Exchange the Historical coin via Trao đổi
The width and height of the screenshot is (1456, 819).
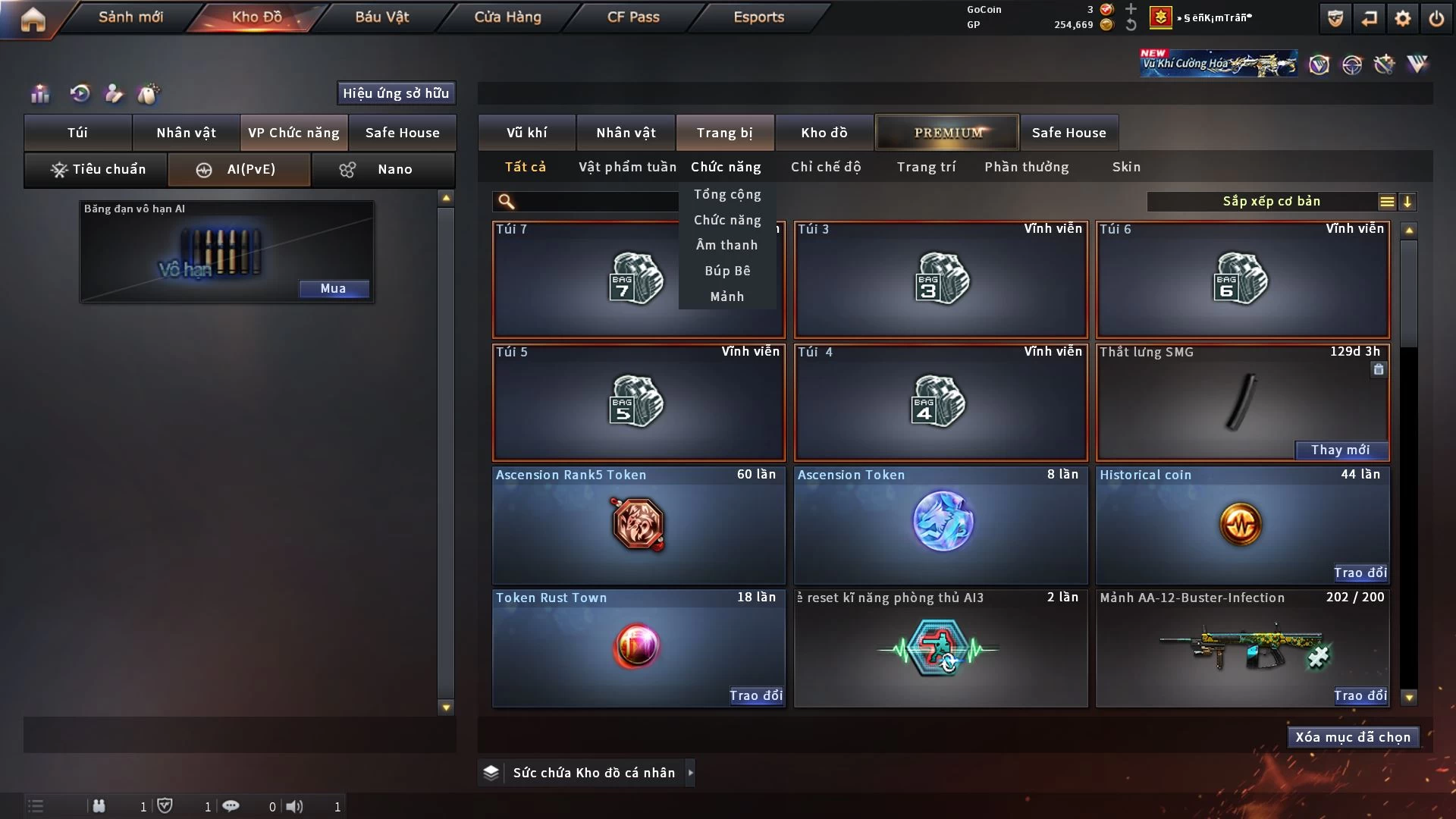(x=1360, y=573)
